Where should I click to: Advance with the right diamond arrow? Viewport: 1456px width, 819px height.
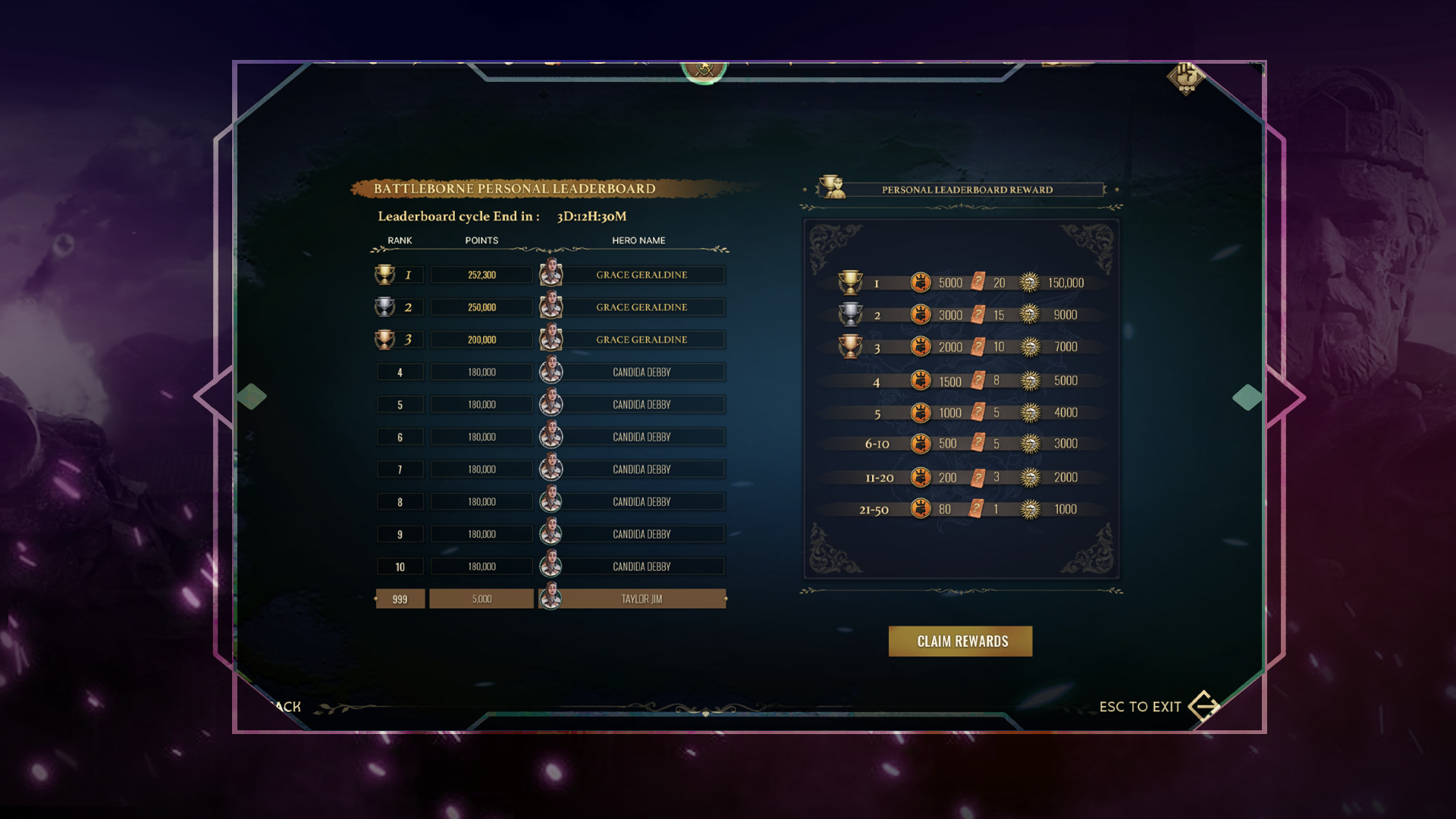point(1247,397)
